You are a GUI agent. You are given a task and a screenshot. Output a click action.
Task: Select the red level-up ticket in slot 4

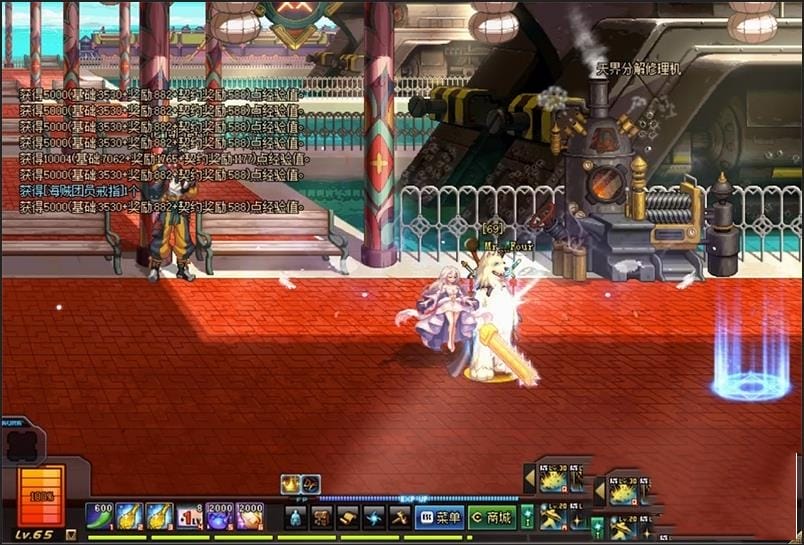click(x=189, y=516)
